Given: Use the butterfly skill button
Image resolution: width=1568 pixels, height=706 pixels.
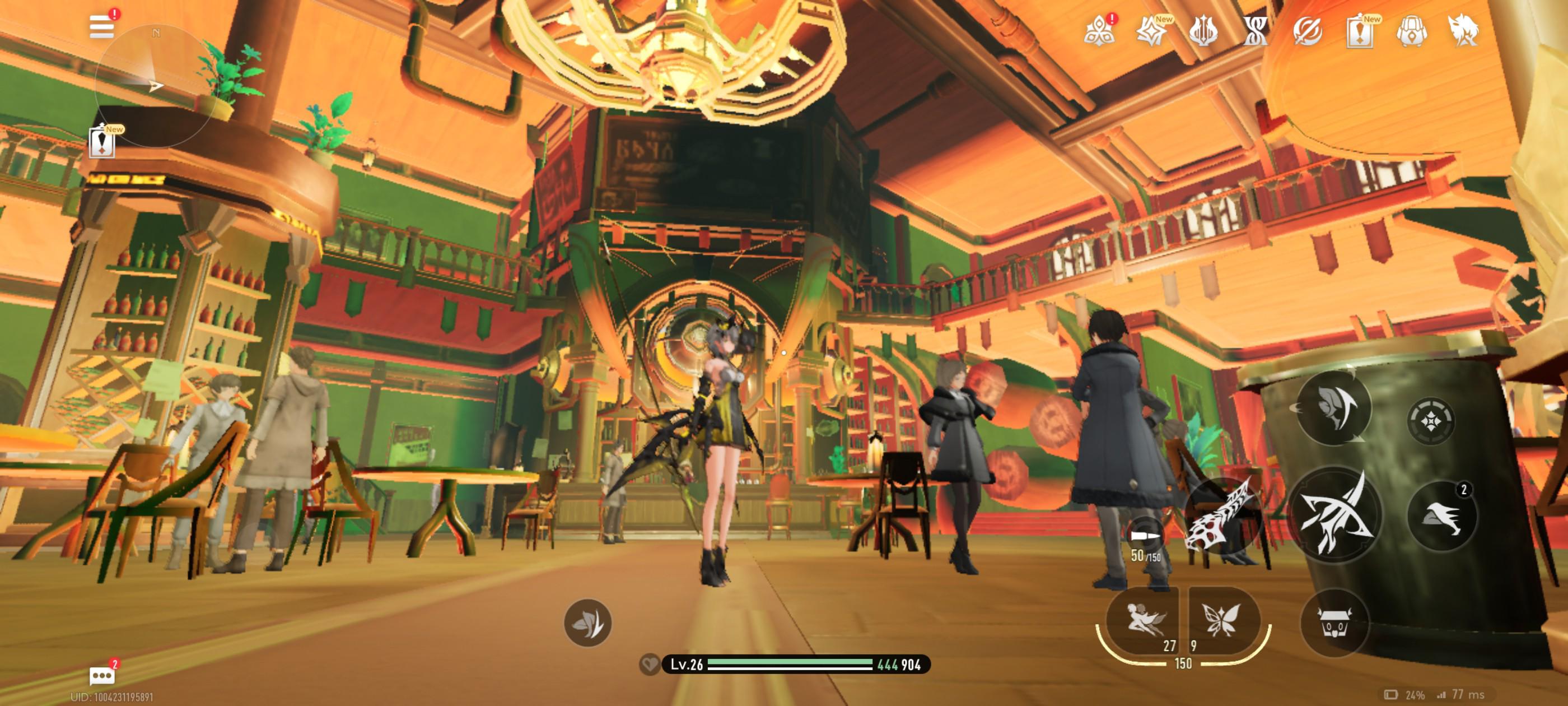Looking at the screenshot, I should point(1221,620).
